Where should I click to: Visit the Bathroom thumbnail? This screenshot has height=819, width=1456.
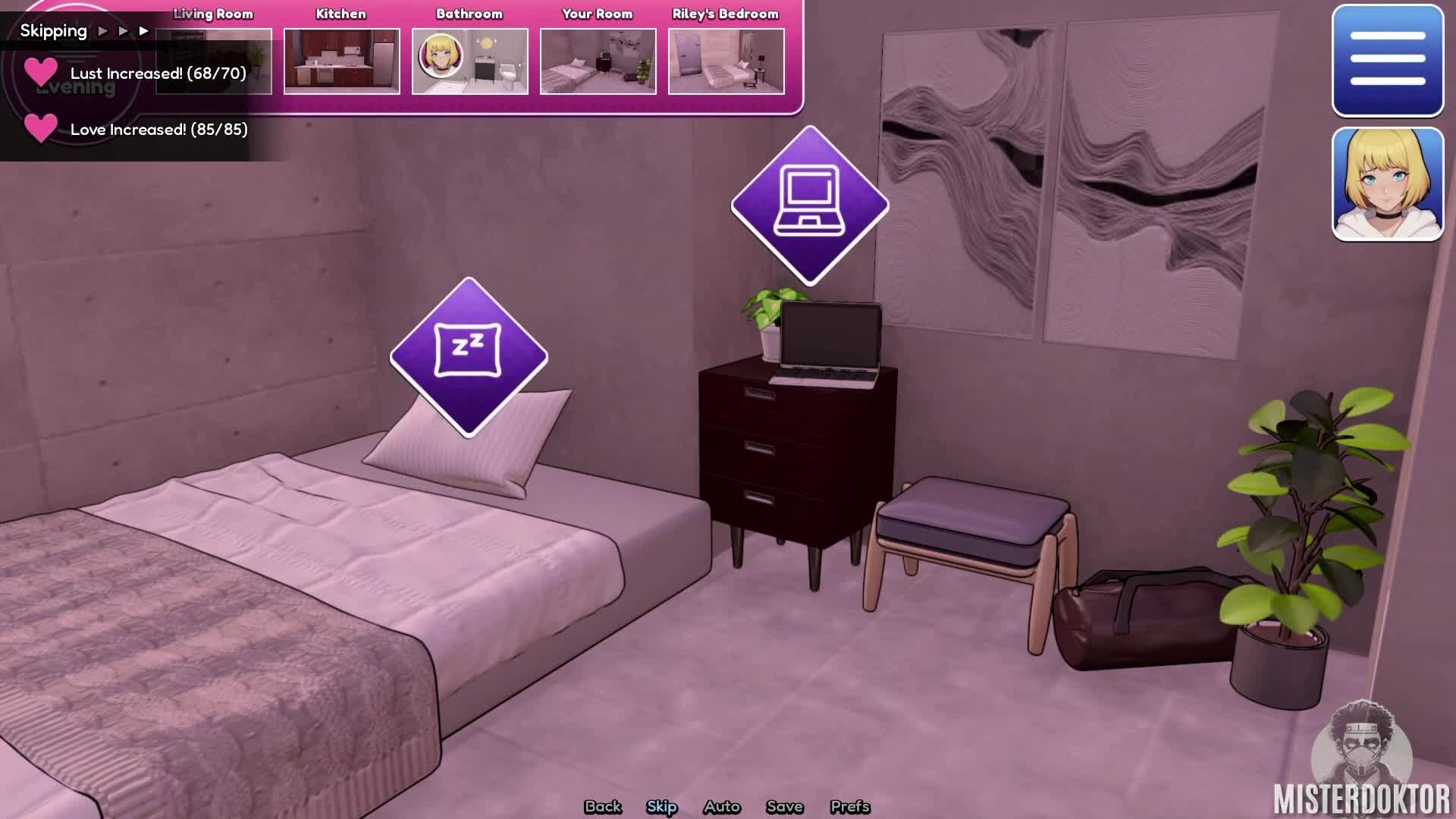pyautogui.click(x=469, y=61)
